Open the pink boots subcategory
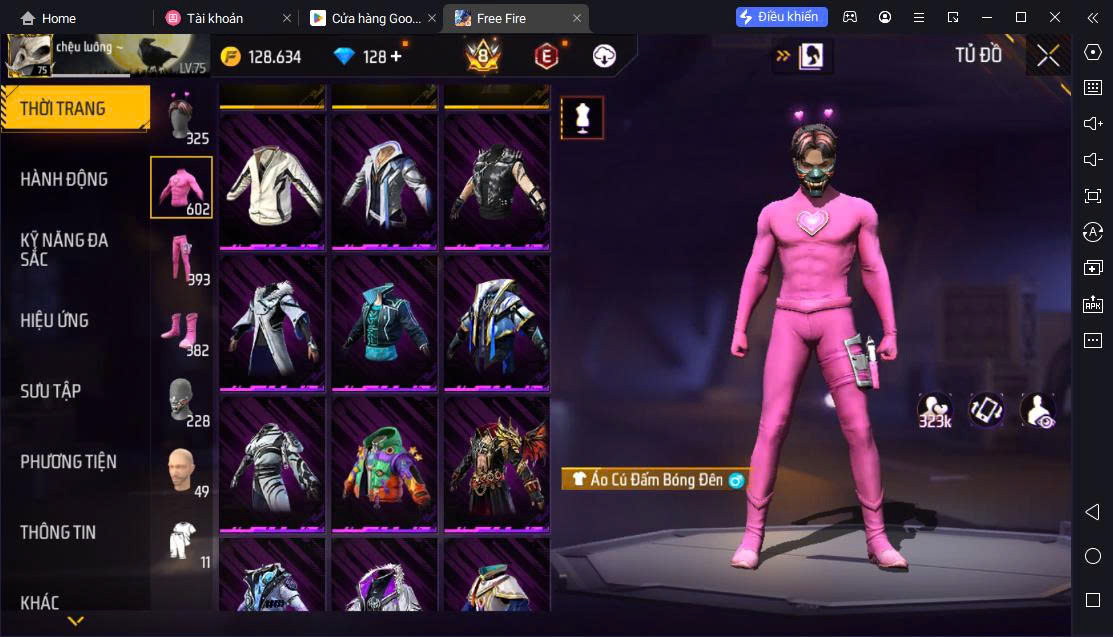The height and width of the screenshot is (637, 1113). [x=181, y=329]
